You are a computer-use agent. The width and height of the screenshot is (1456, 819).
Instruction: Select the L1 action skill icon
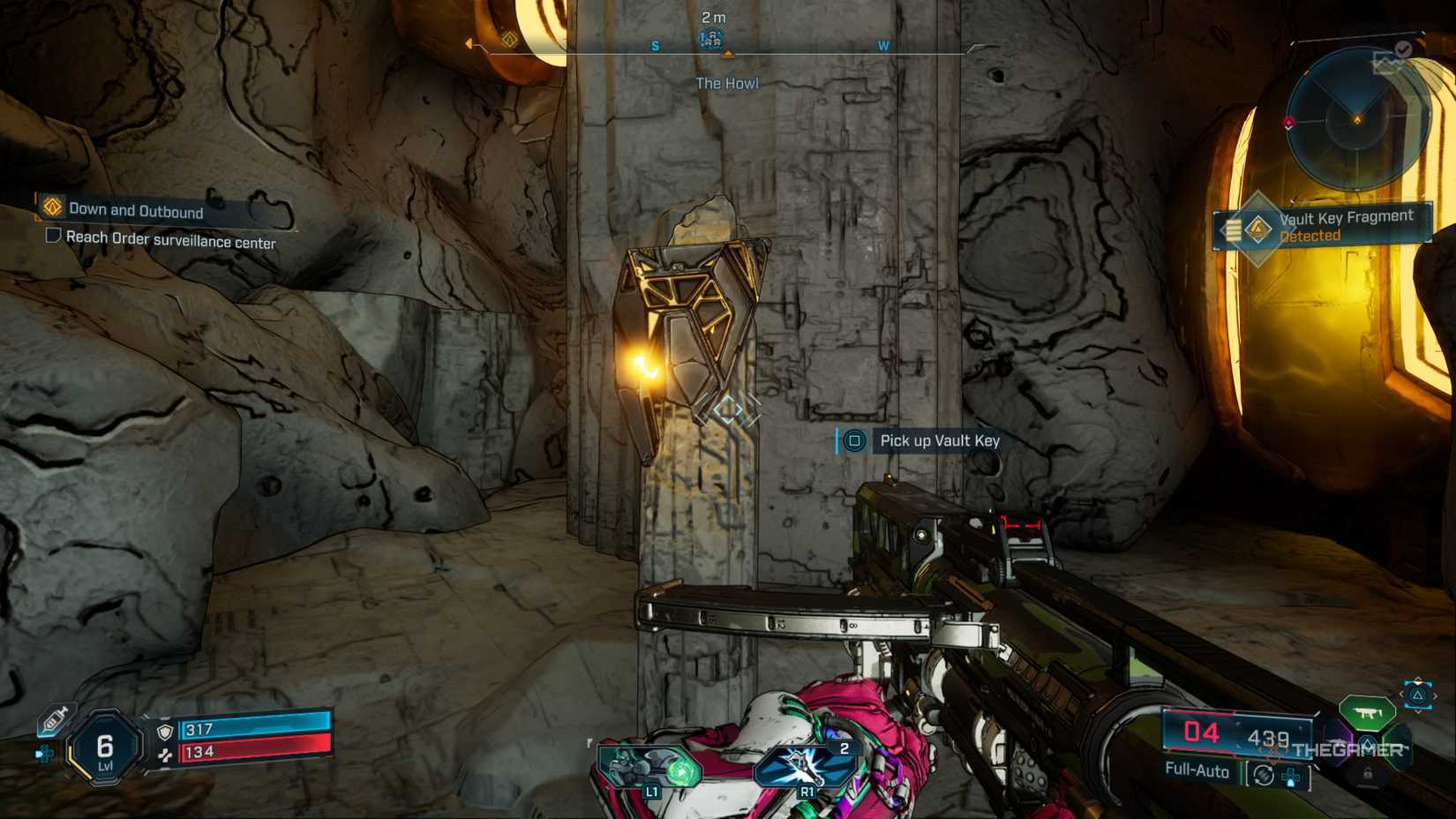point(653,766)
